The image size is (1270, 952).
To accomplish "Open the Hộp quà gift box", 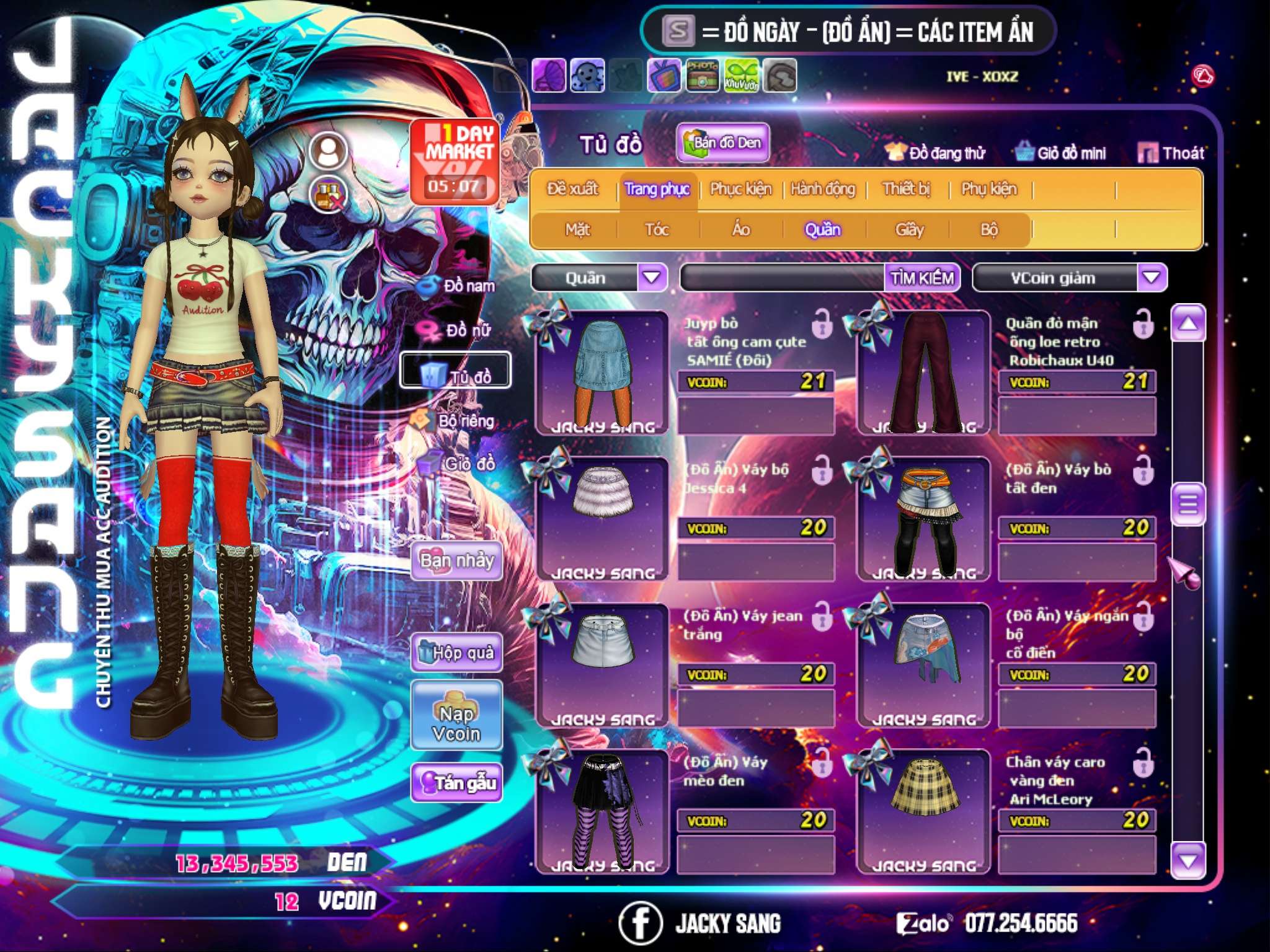I will (x=456, y=653).
